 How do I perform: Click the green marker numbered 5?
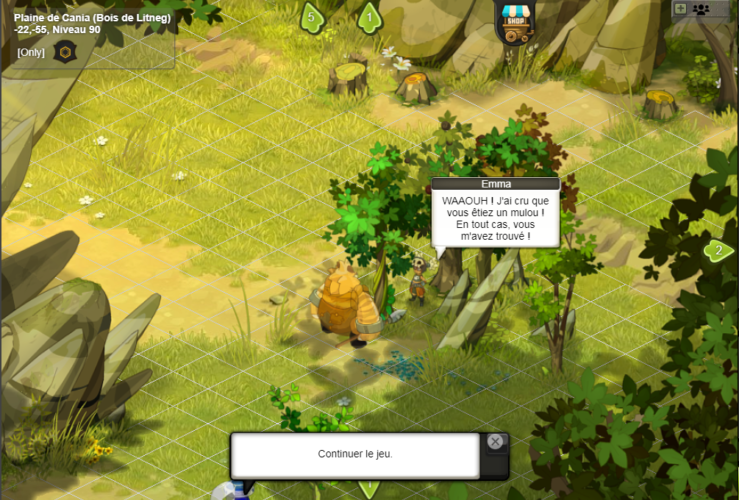tap(312, 17)
